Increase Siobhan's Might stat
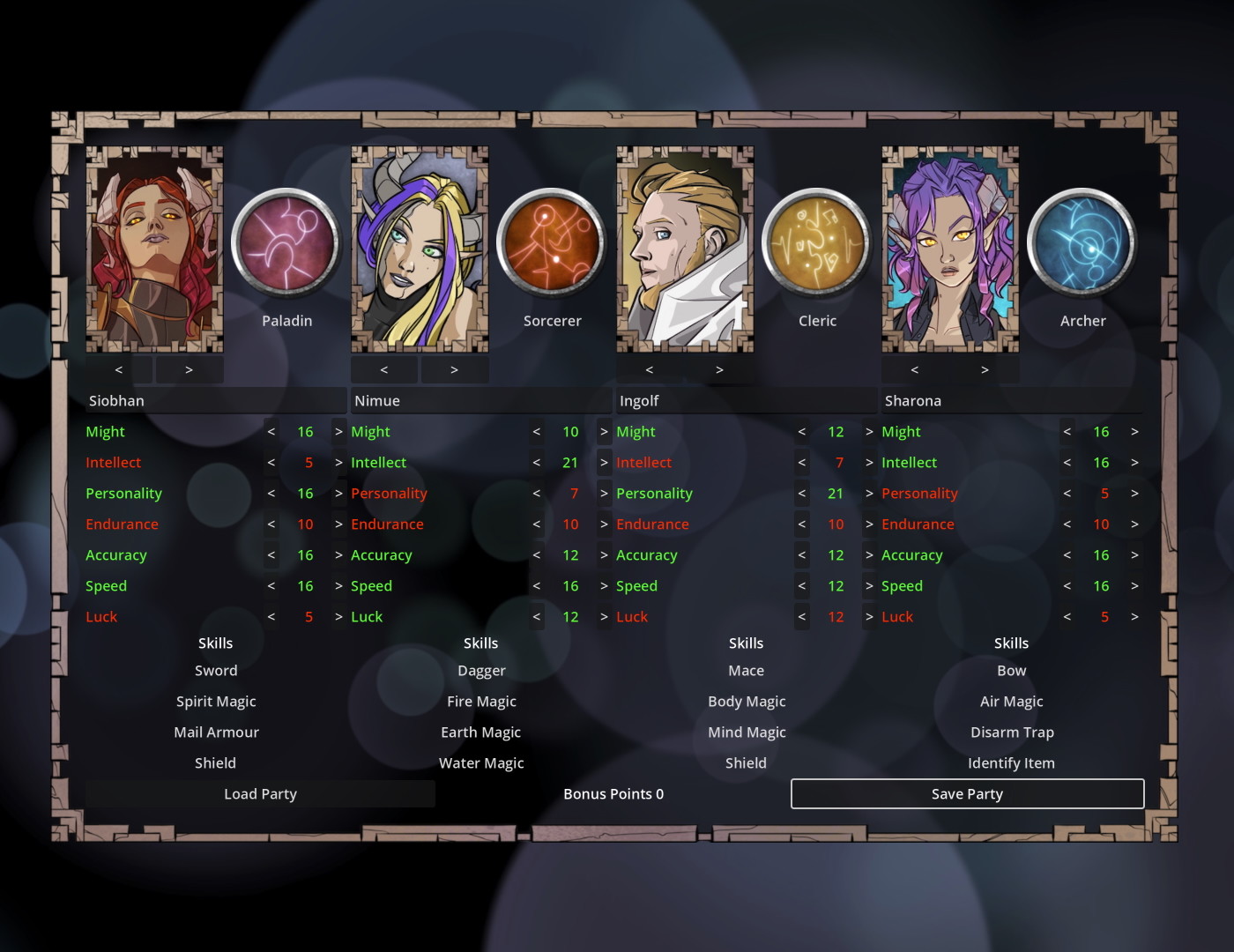 338,431
